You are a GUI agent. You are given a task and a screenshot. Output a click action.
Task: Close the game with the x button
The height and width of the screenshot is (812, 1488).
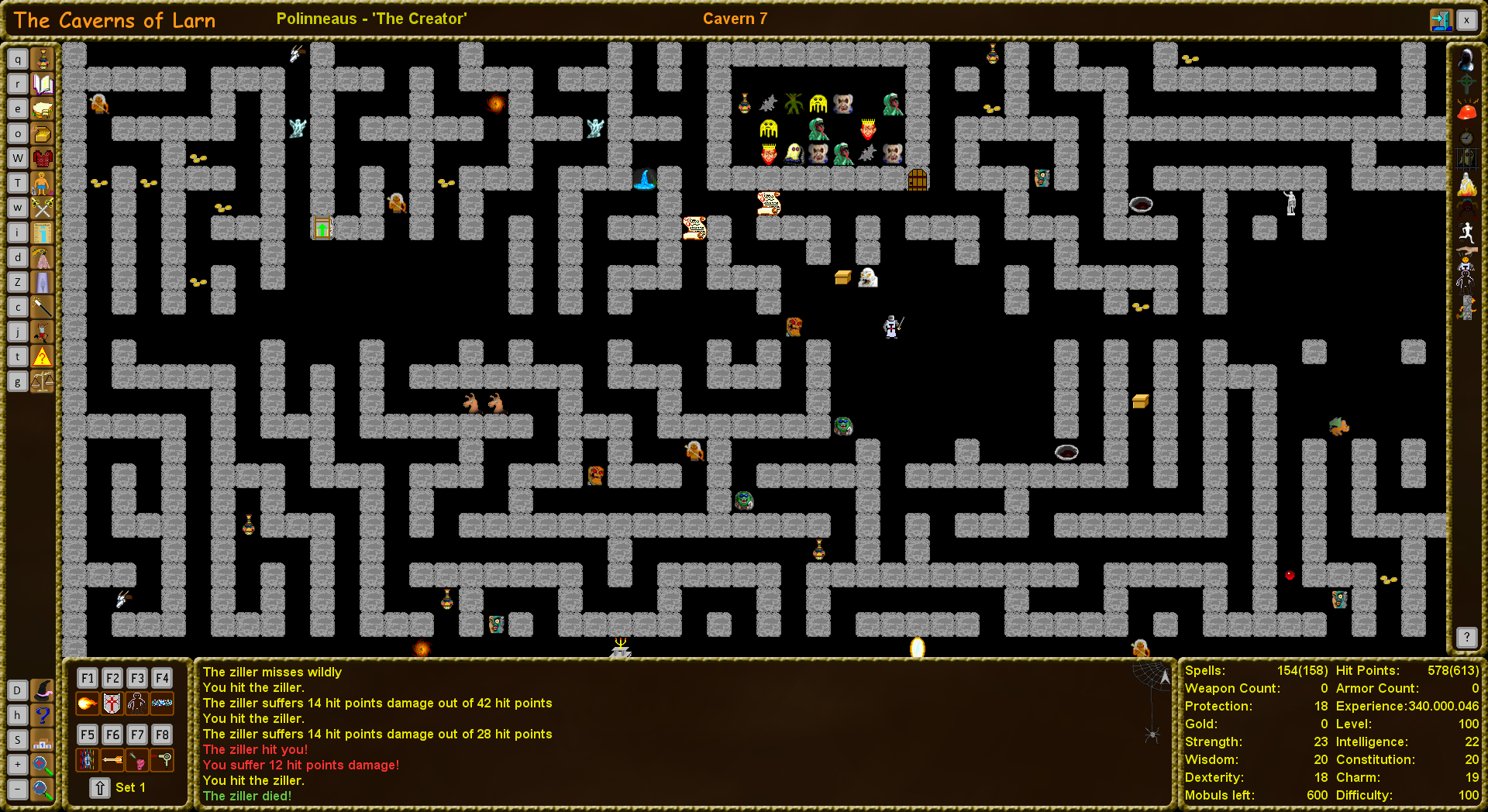[1466, 20]
